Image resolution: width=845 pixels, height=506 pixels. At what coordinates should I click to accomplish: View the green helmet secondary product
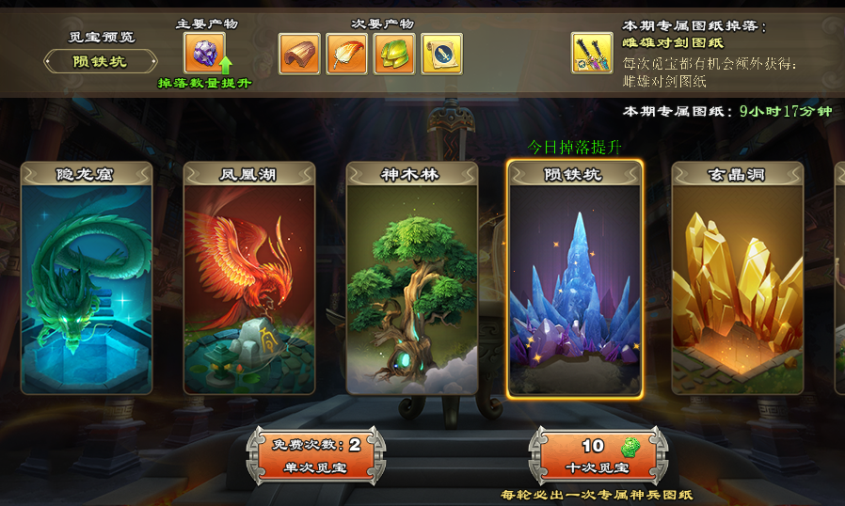(395, 53)
